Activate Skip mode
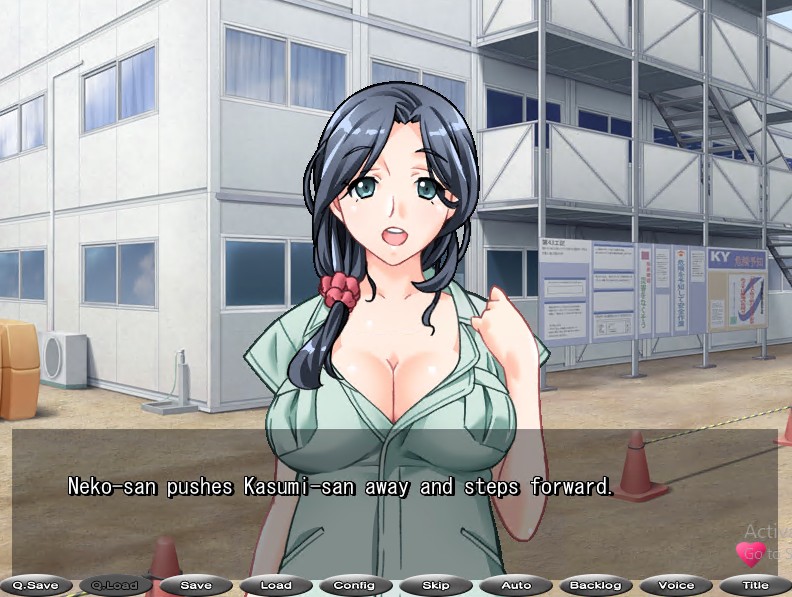 pyautogui.click(x=436, y=585)
